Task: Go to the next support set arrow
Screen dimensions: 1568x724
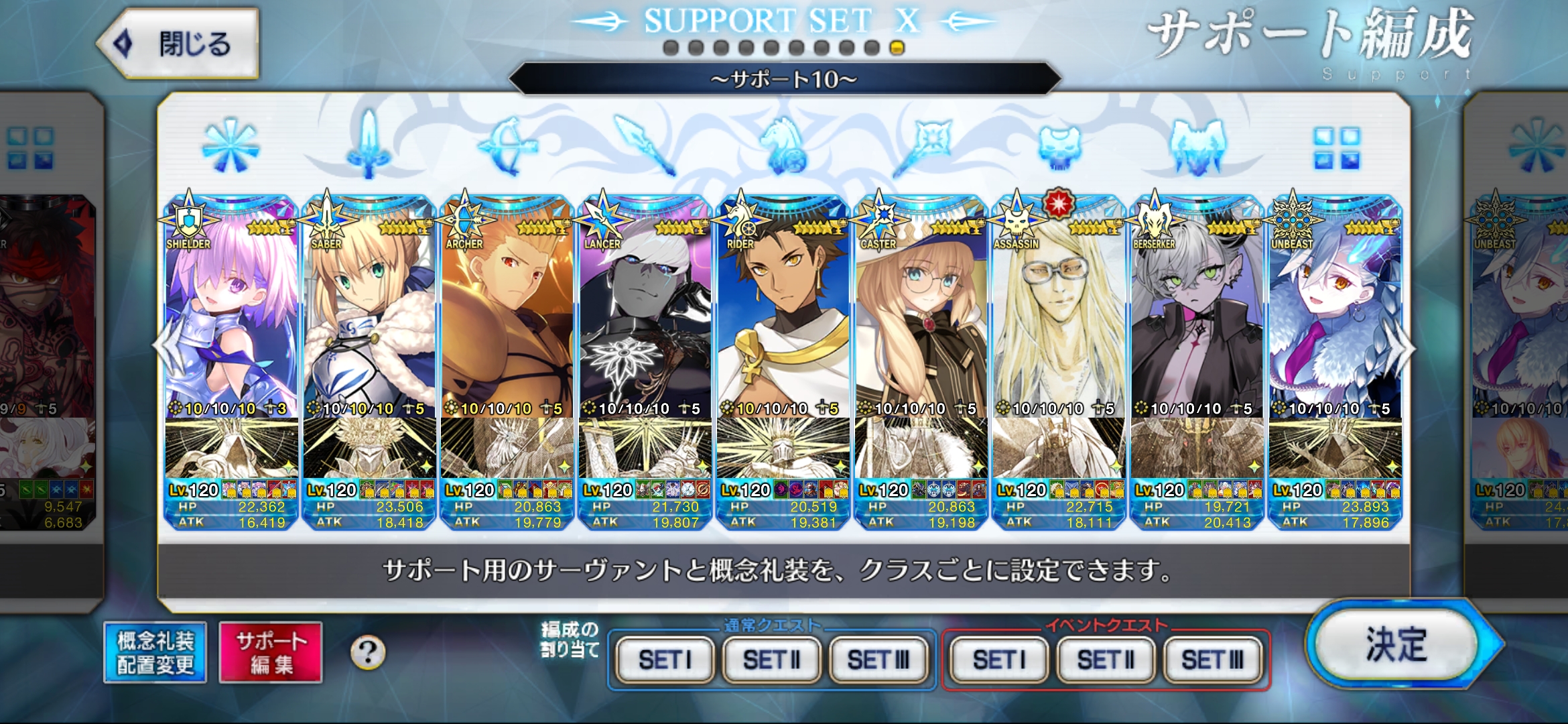Action: [1402, 347]
